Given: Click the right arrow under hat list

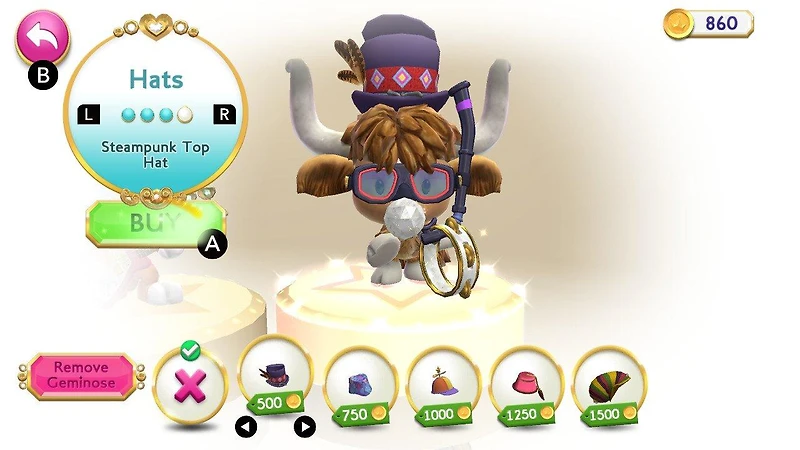Looking at the screenshot, I should [305, 427].
